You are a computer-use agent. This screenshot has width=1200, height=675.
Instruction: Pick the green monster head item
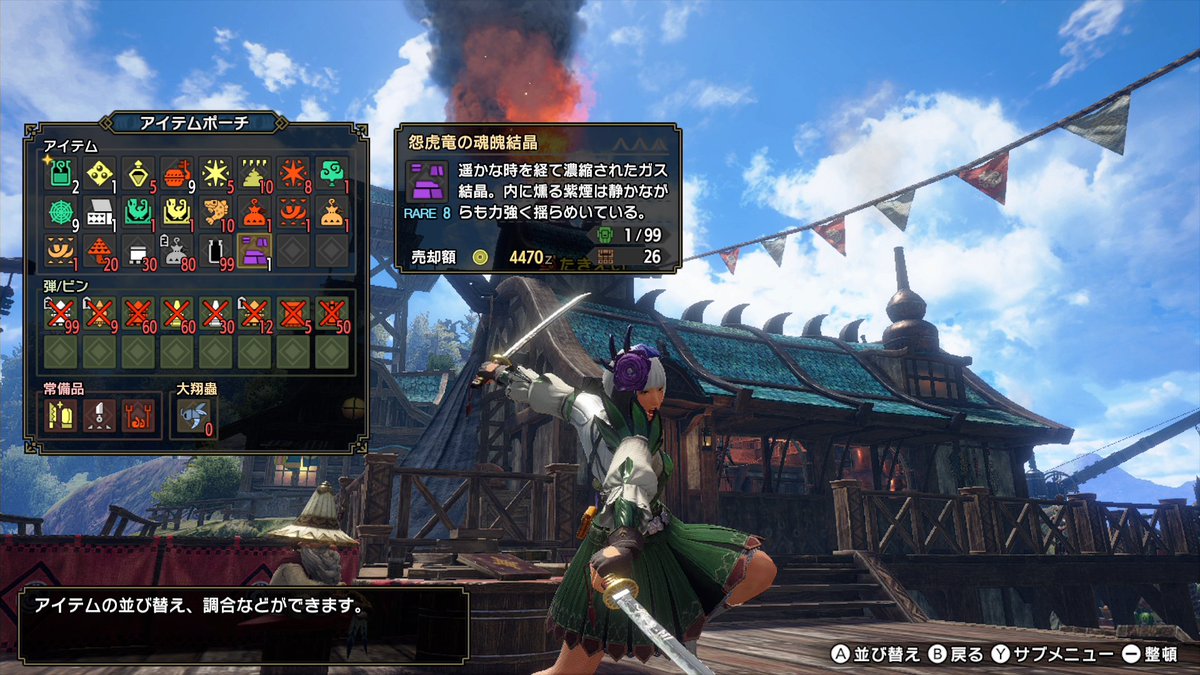(138, 211)
